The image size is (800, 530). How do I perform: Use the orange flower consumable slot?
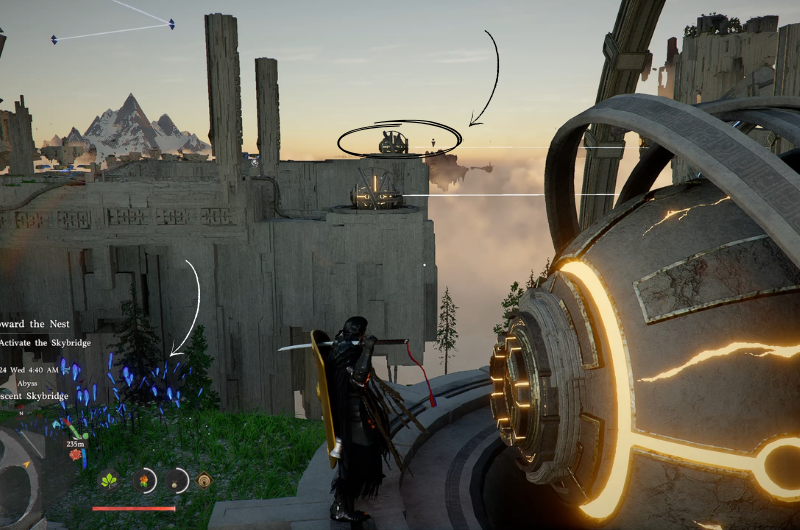(145, 481)
